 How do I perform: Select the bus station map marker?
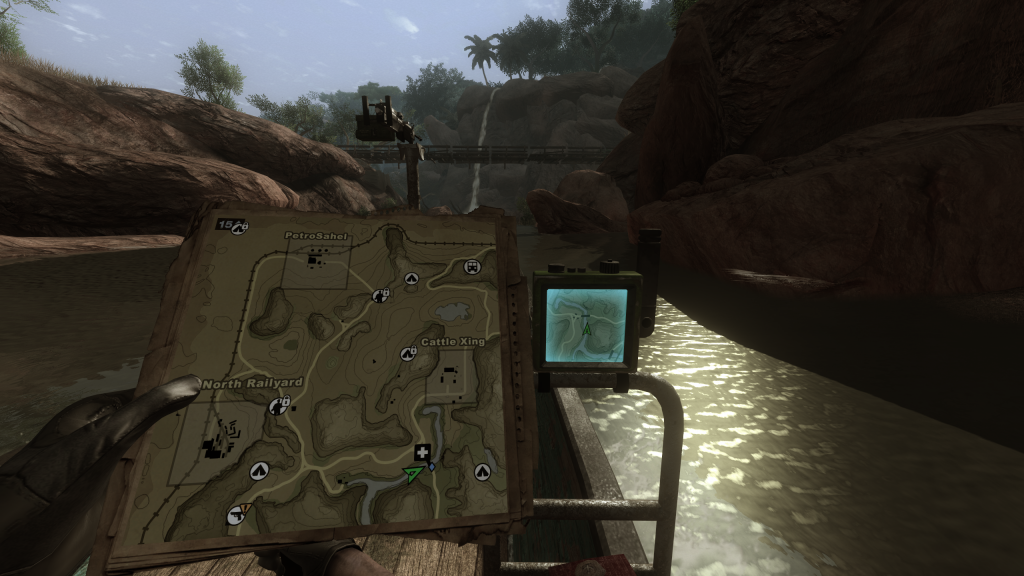(473, 267)
